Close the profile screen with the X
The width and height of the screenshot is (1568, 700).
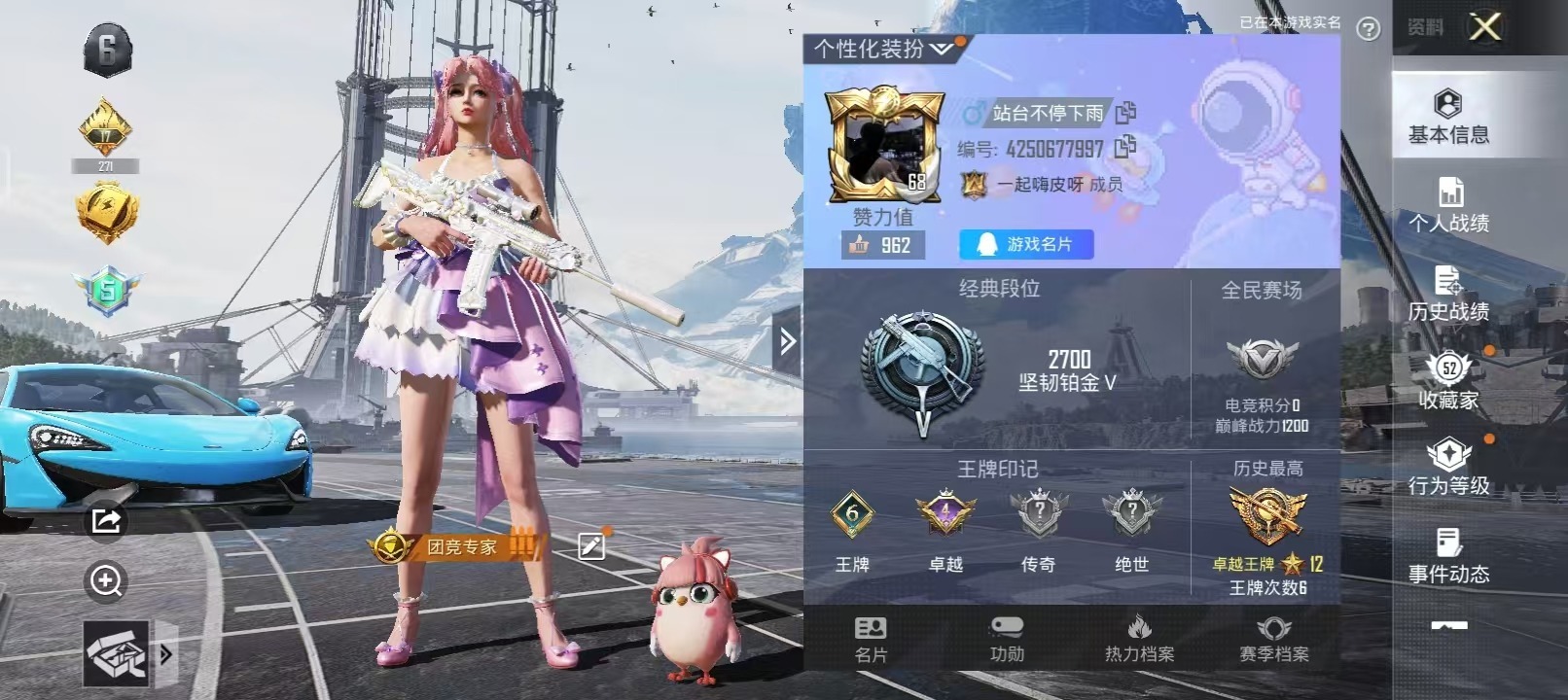coord(1484,27)
